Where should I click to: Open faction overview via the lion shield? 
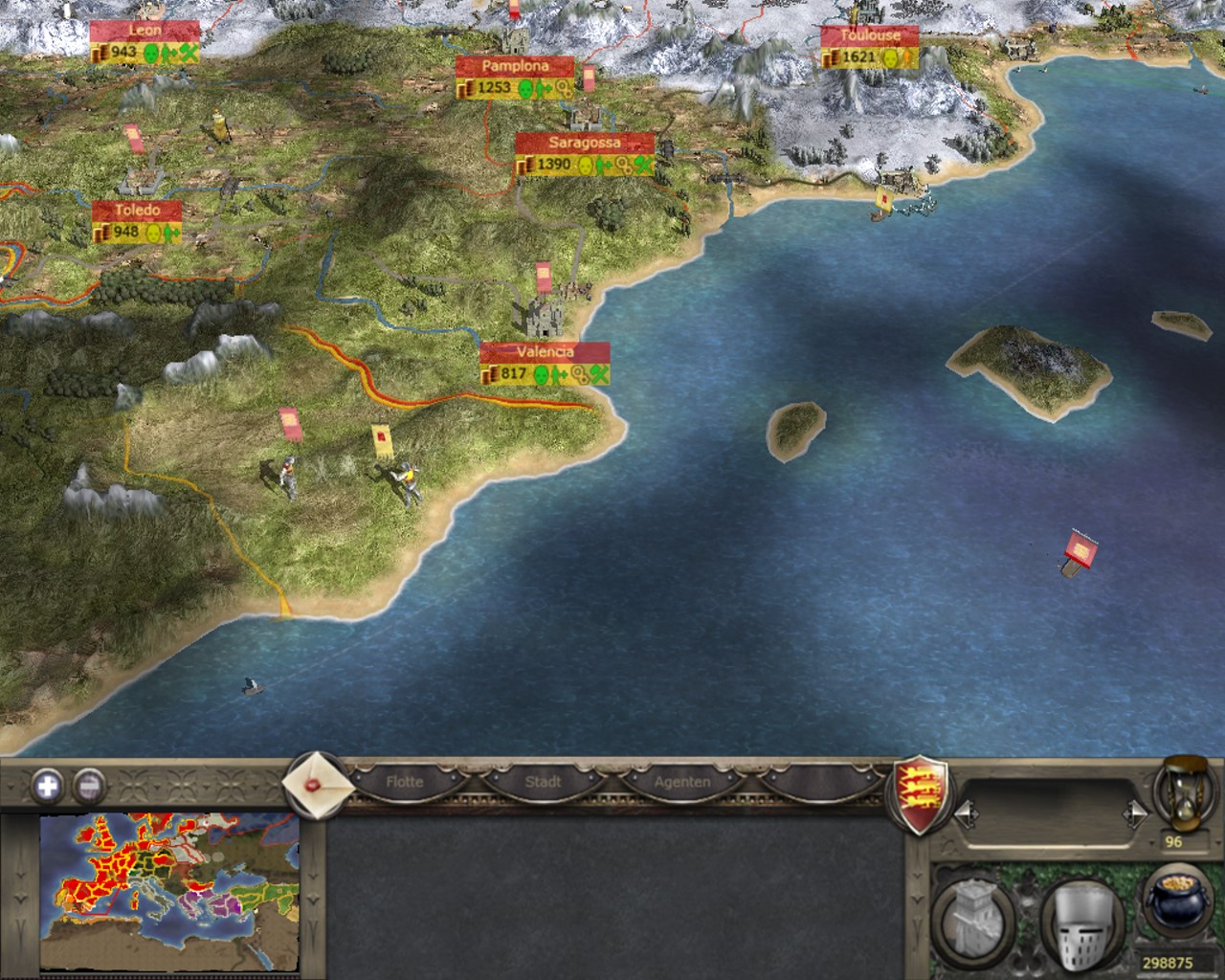click(x=921, y=791)
